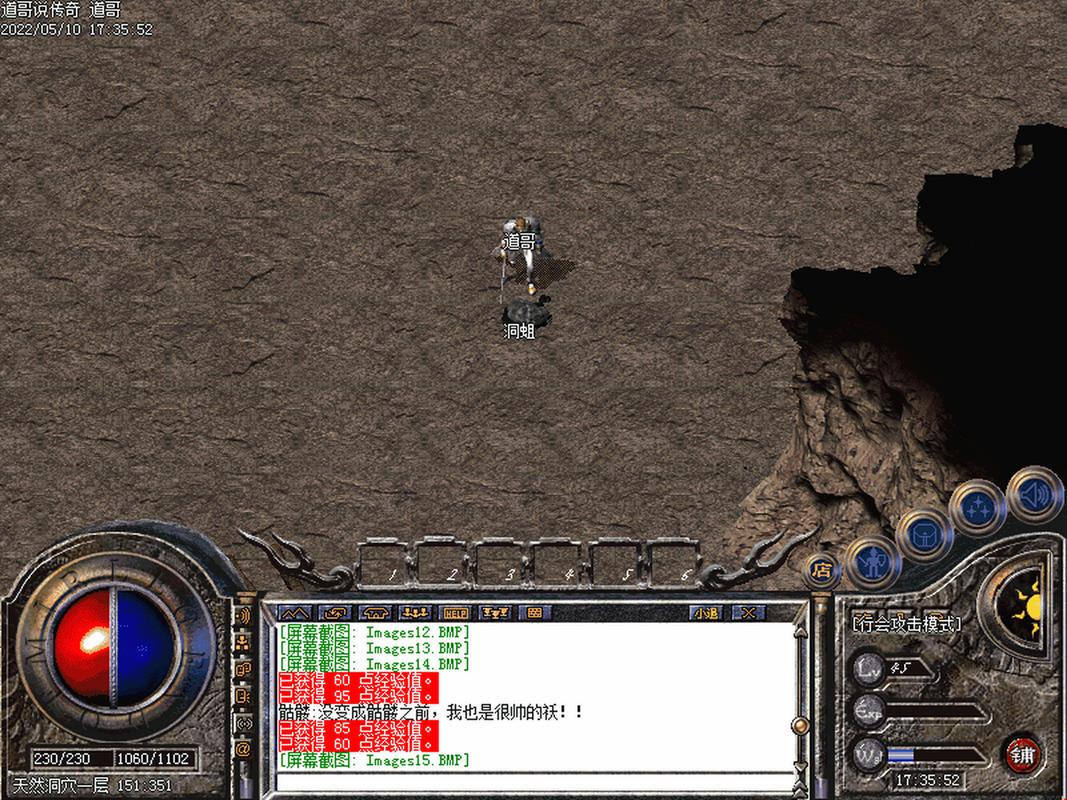Close the chat panel with X
Screen dimensions: 1067x800
(x=747, y=613)
